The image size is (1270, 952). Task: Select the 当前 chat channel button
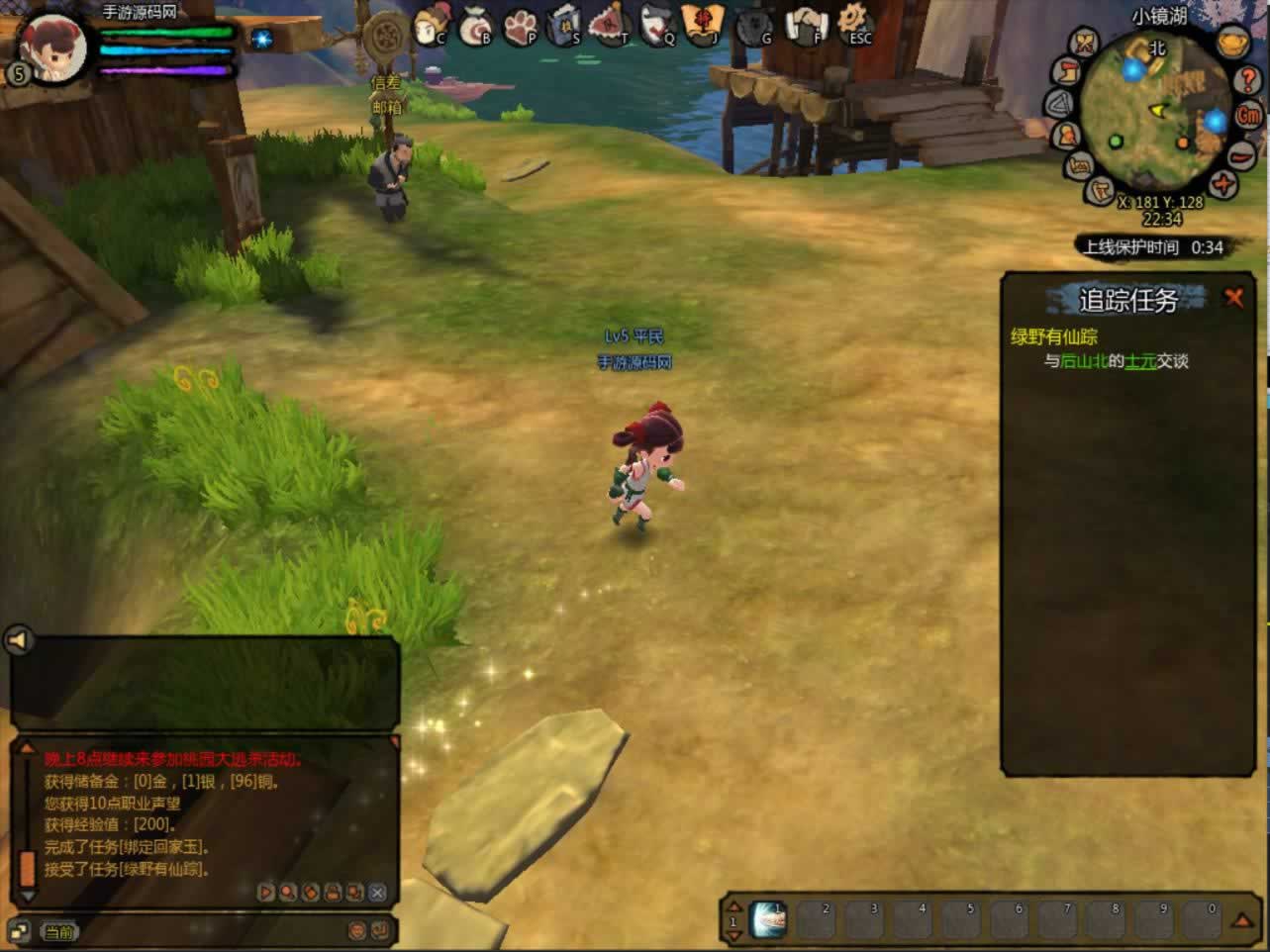58,932
